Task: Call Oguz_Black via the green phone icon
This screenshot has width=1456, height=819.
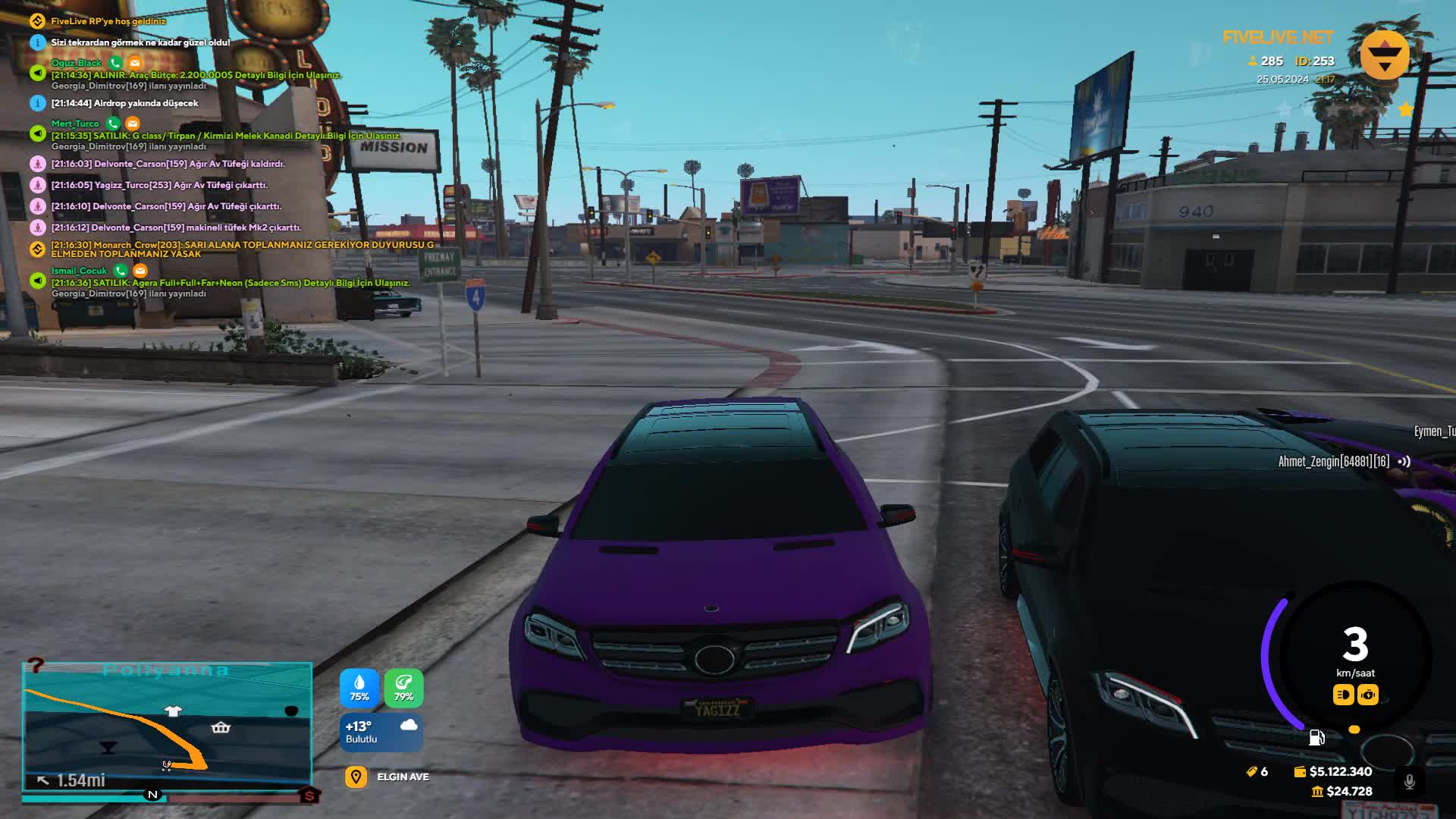Action: click(115, 62)
